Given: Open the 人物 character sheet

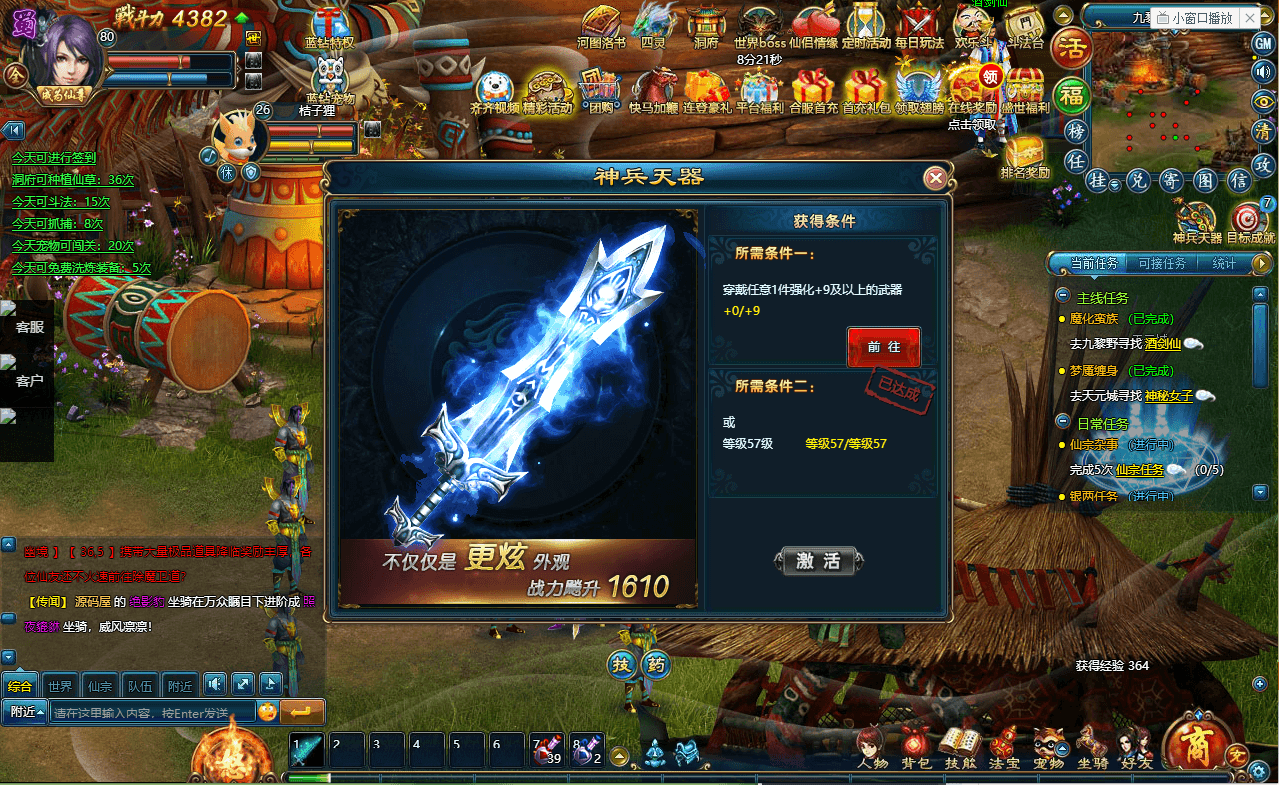Looking at the screenshot, I should 872,747.
